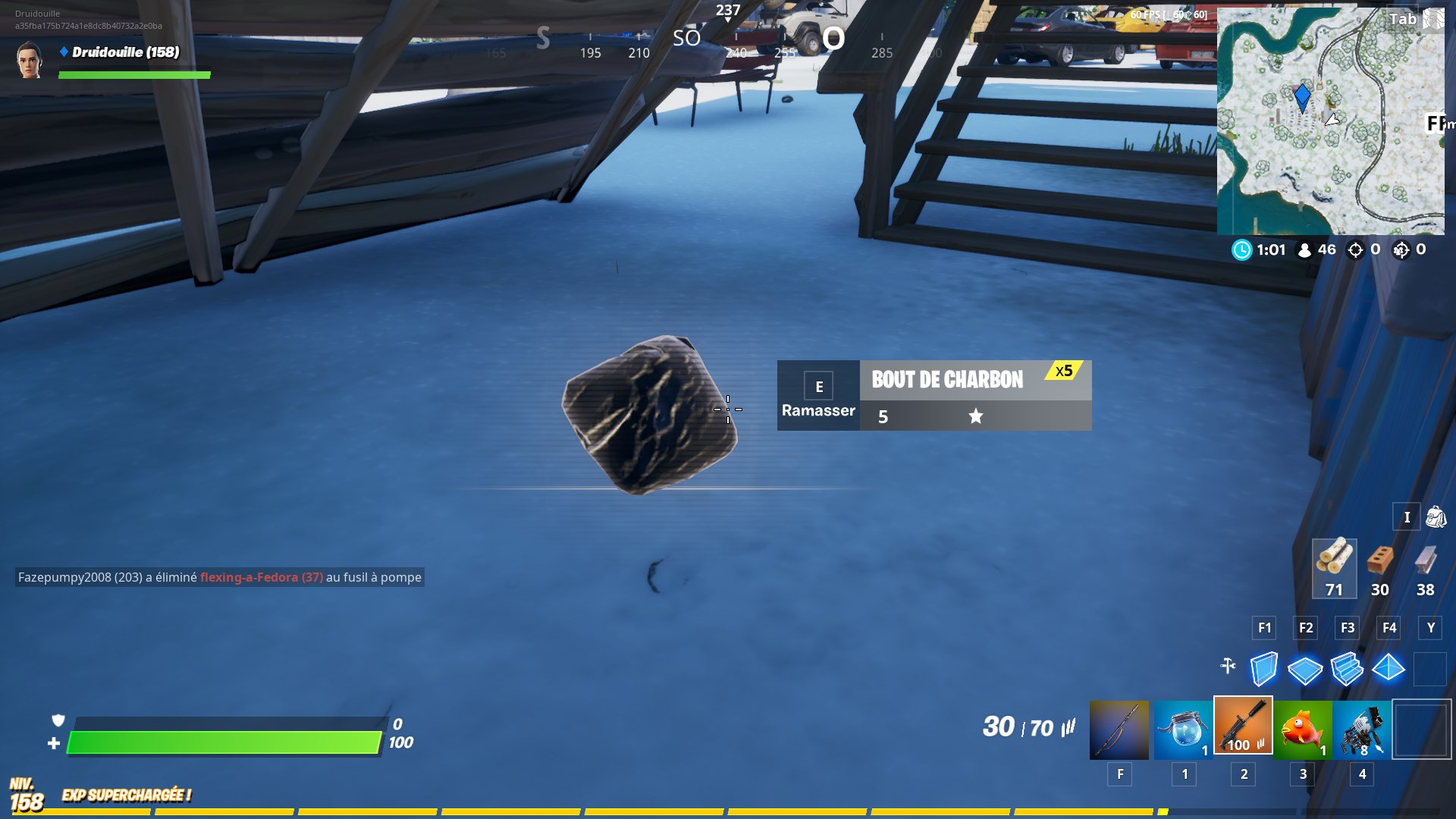Open inventory via the backpack icon
Viewport: 1456px width, 819px height.
click(1437, 516)
